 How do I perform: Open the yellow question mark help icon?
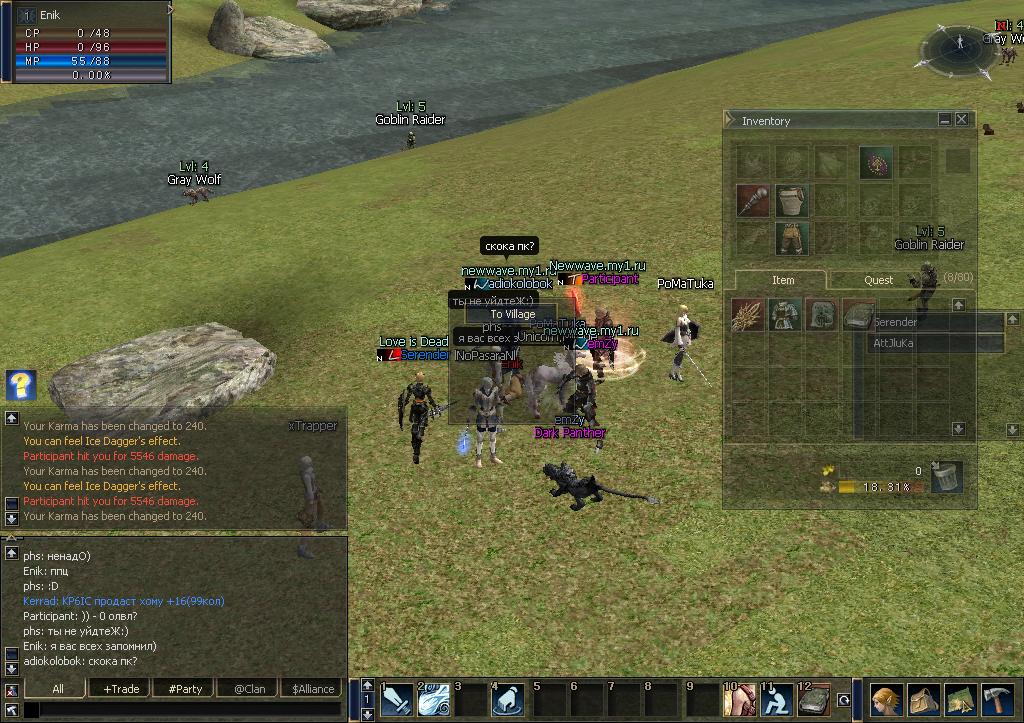(20, 385)
